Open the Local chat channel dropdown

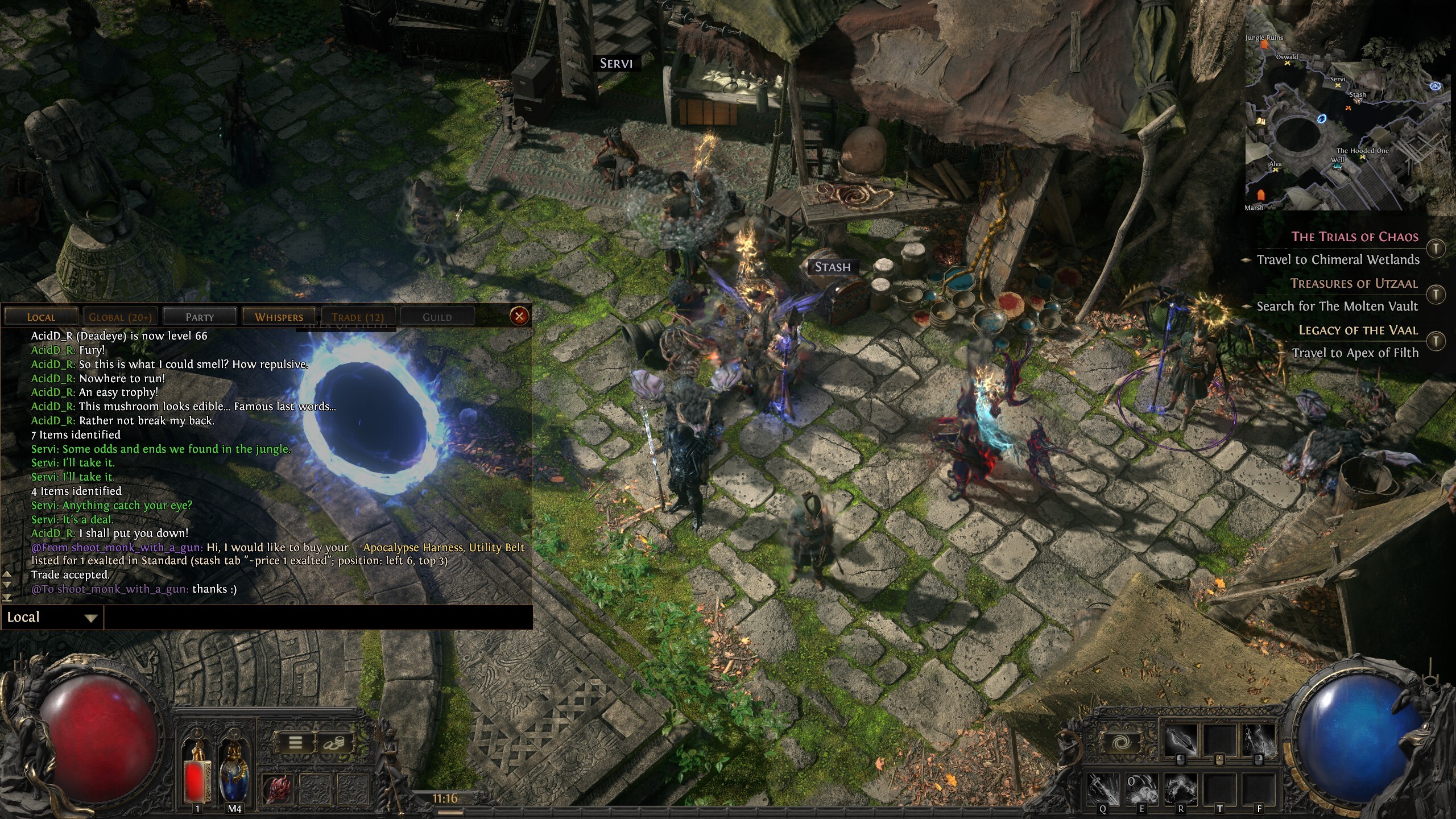coord(51,617)
